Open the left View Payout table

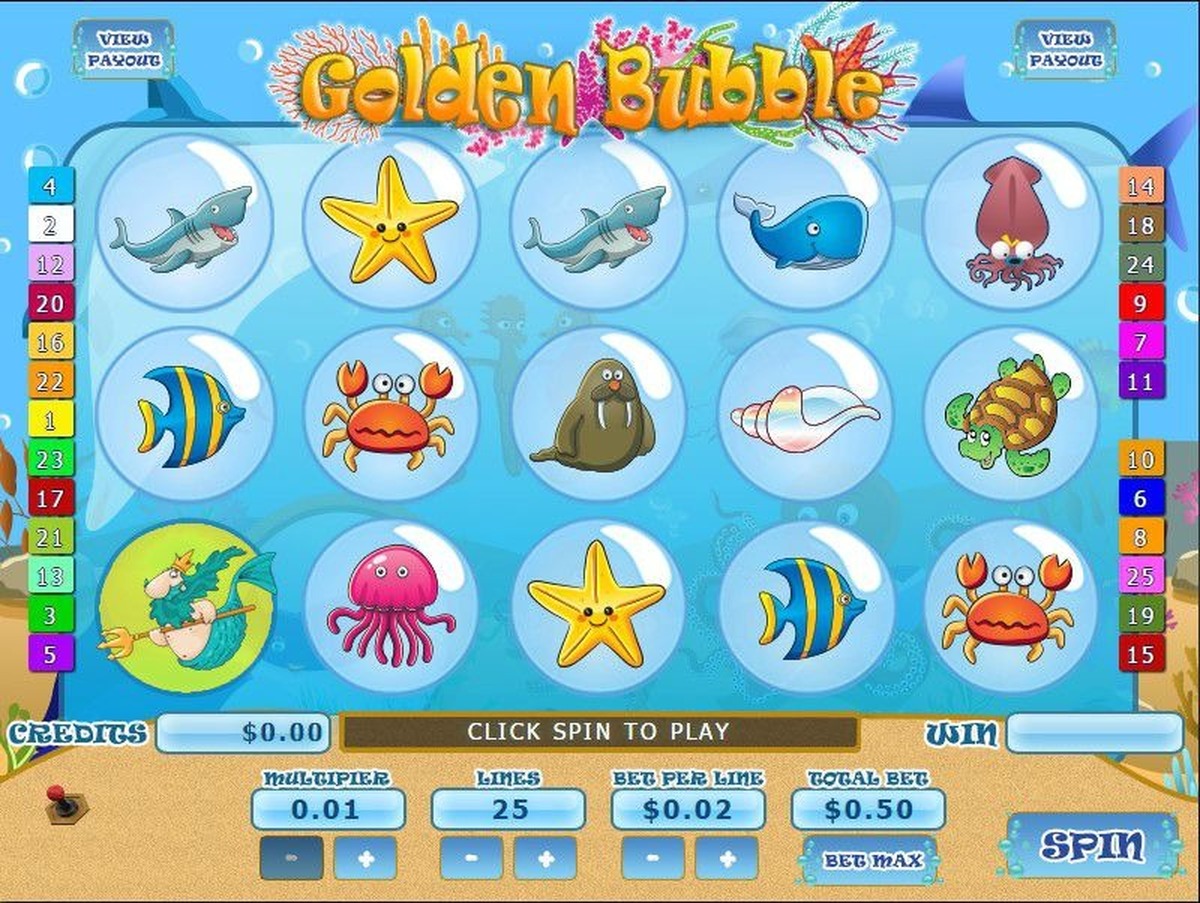tap(124, 49)
